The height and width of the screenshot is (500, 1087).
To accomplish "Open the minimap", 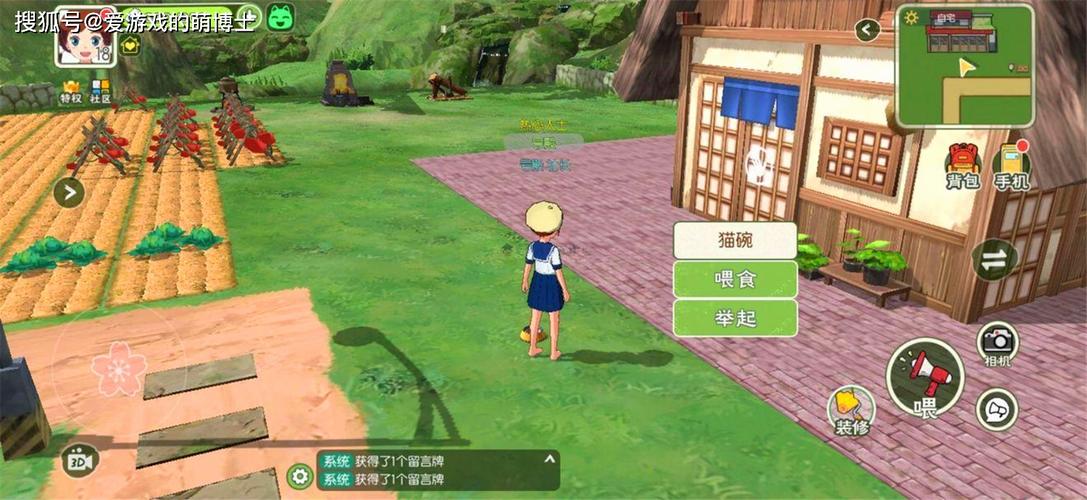I will point(964,65).
